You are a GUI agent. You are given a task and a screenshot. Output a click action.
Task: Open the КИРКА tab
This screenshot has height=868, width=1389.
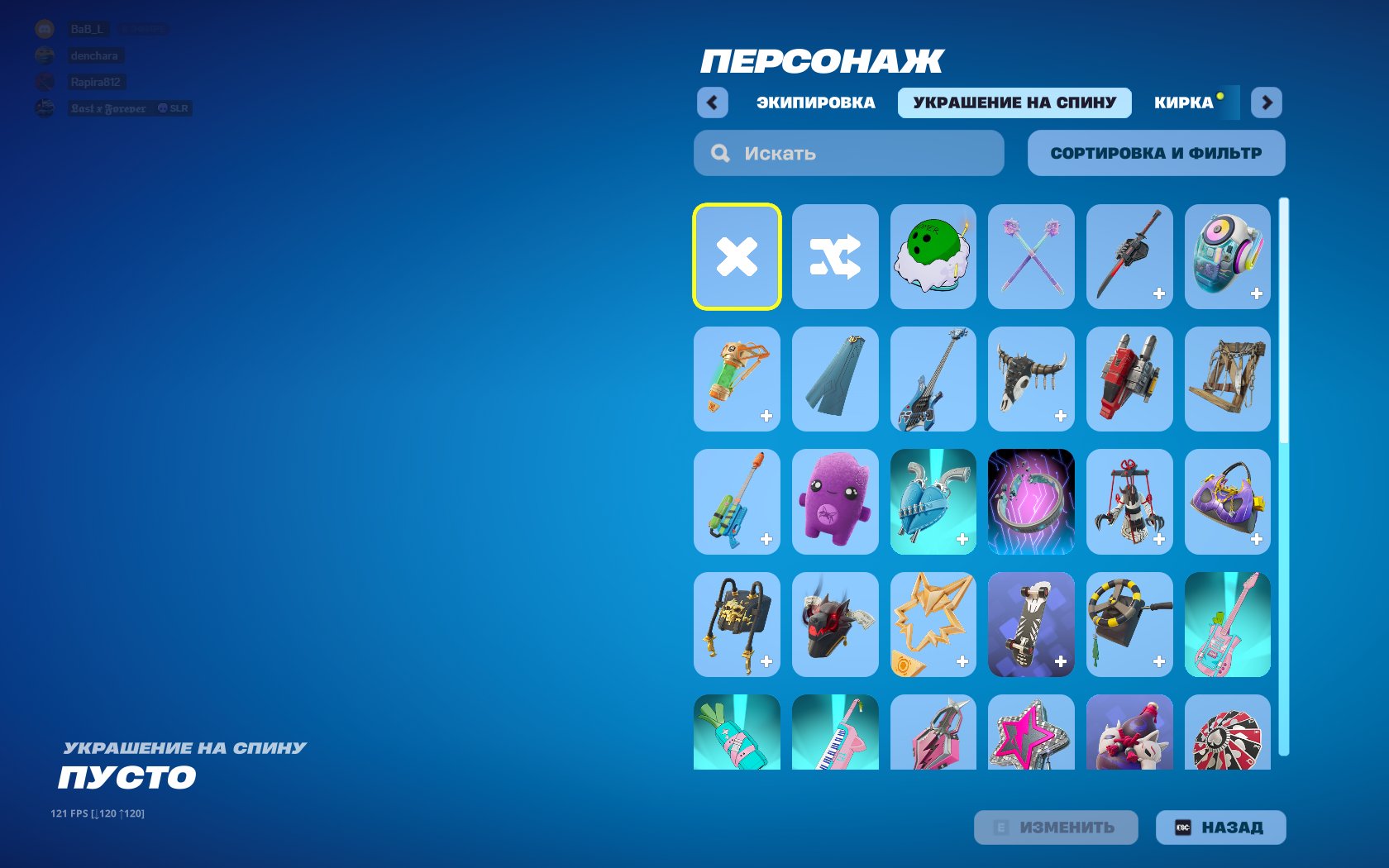tap(1184, 102)
